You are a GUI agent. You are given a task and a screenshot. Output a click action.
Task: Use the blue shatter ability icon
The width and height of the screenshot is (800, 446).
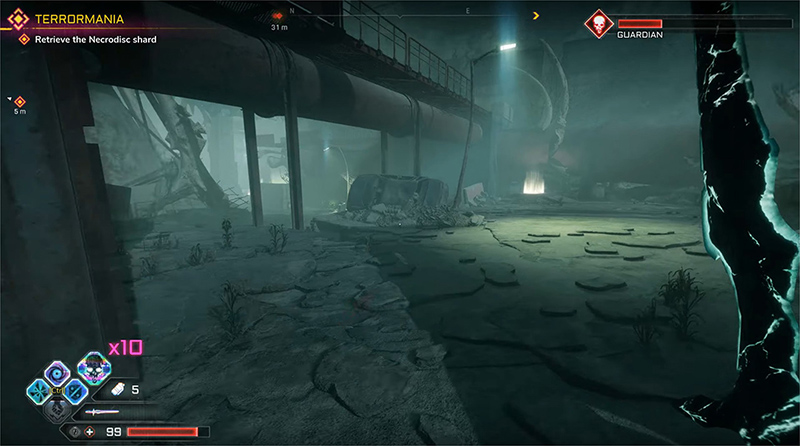[41, 390]
